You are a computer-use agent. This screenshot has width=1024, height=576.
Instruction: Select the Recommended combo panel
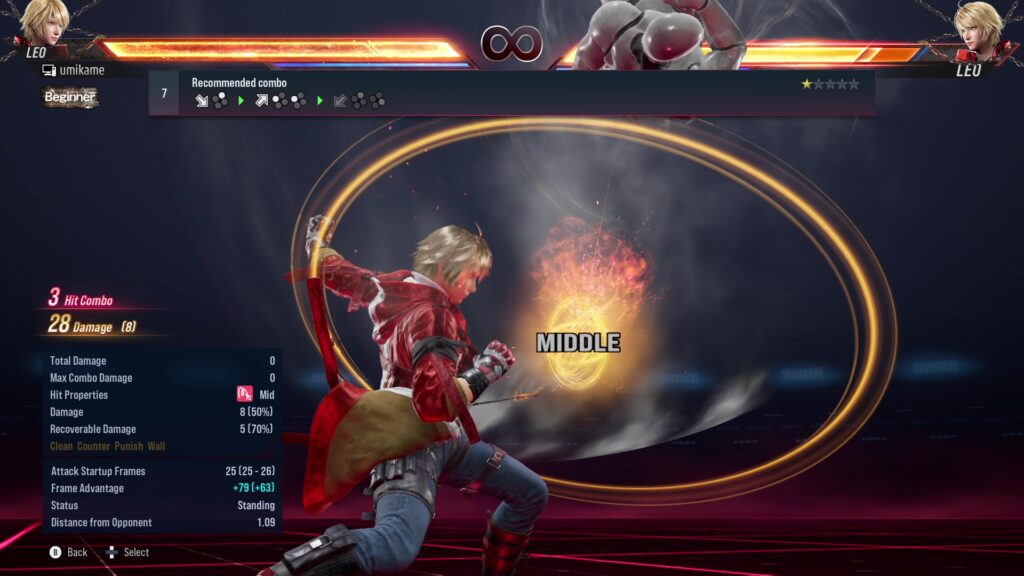(x=511, y=92)
